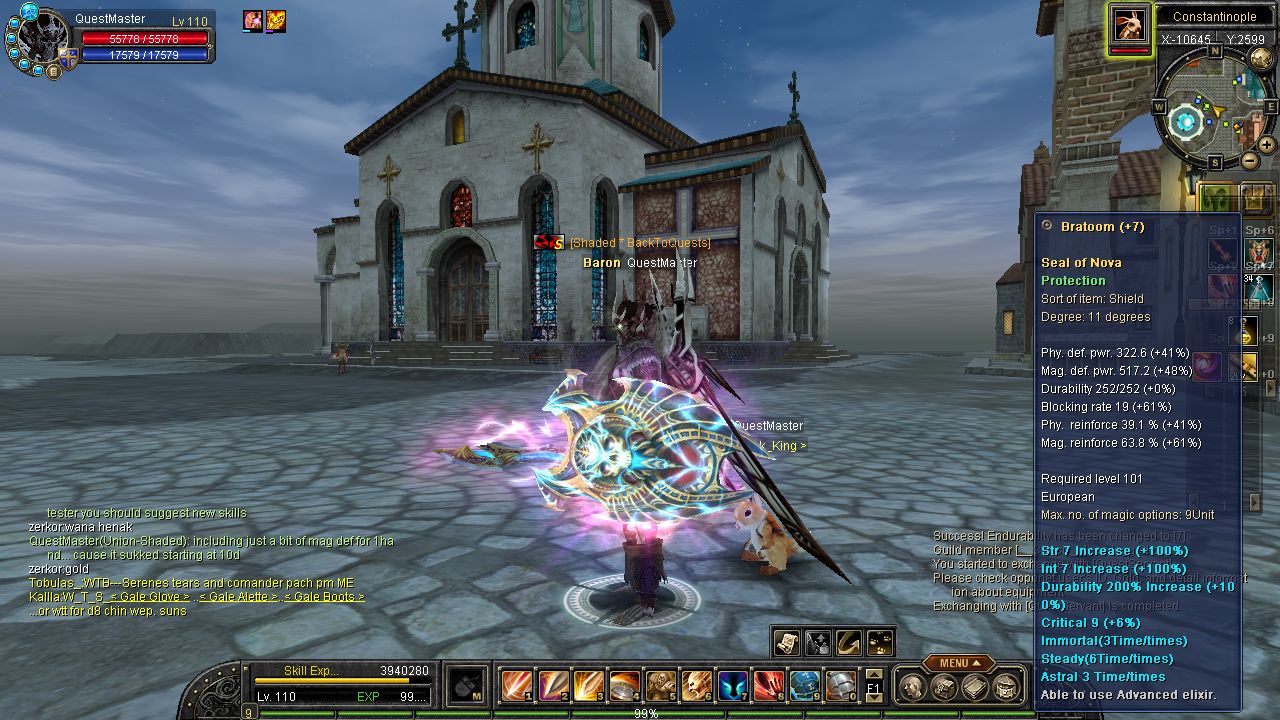Trigger the red claw skill in slot 8
1280x720 pixels.
tap(769, 686)
